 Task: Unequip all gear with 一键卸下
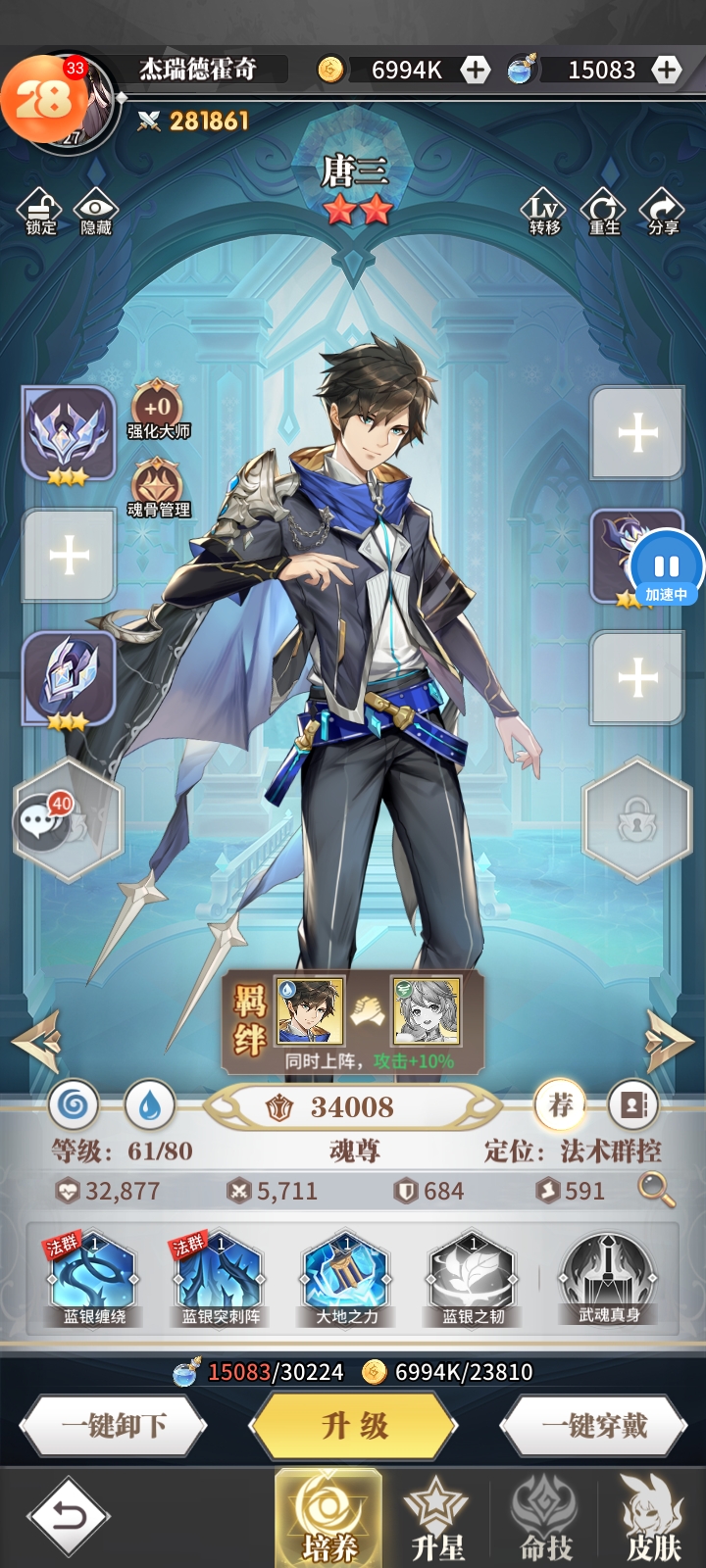[x=114, y=1426]
